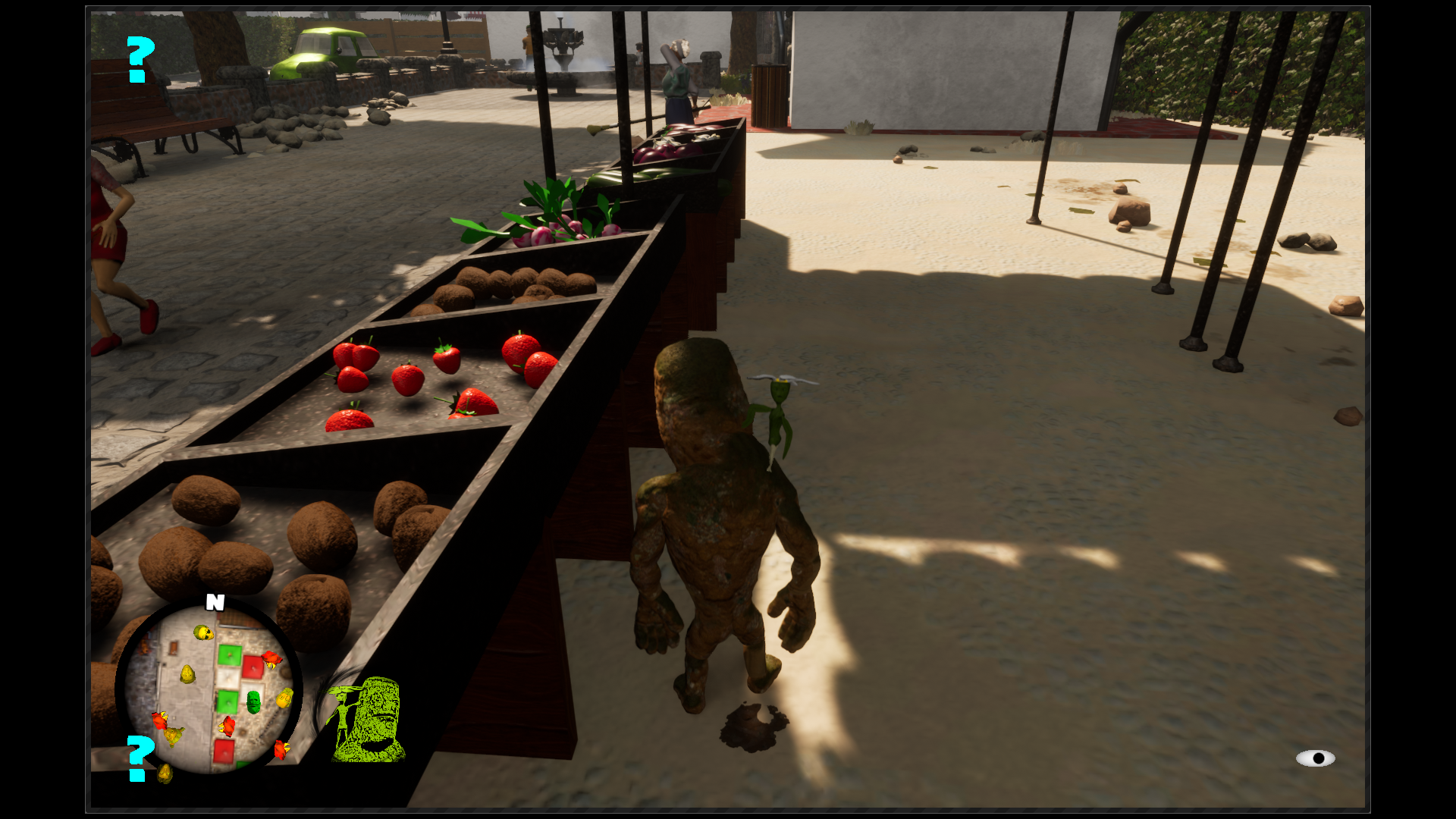The height and width of the screenshot is (819, 1456).
Task: Select a yellow potato marker on the minimap
Action: pos(187,674)
